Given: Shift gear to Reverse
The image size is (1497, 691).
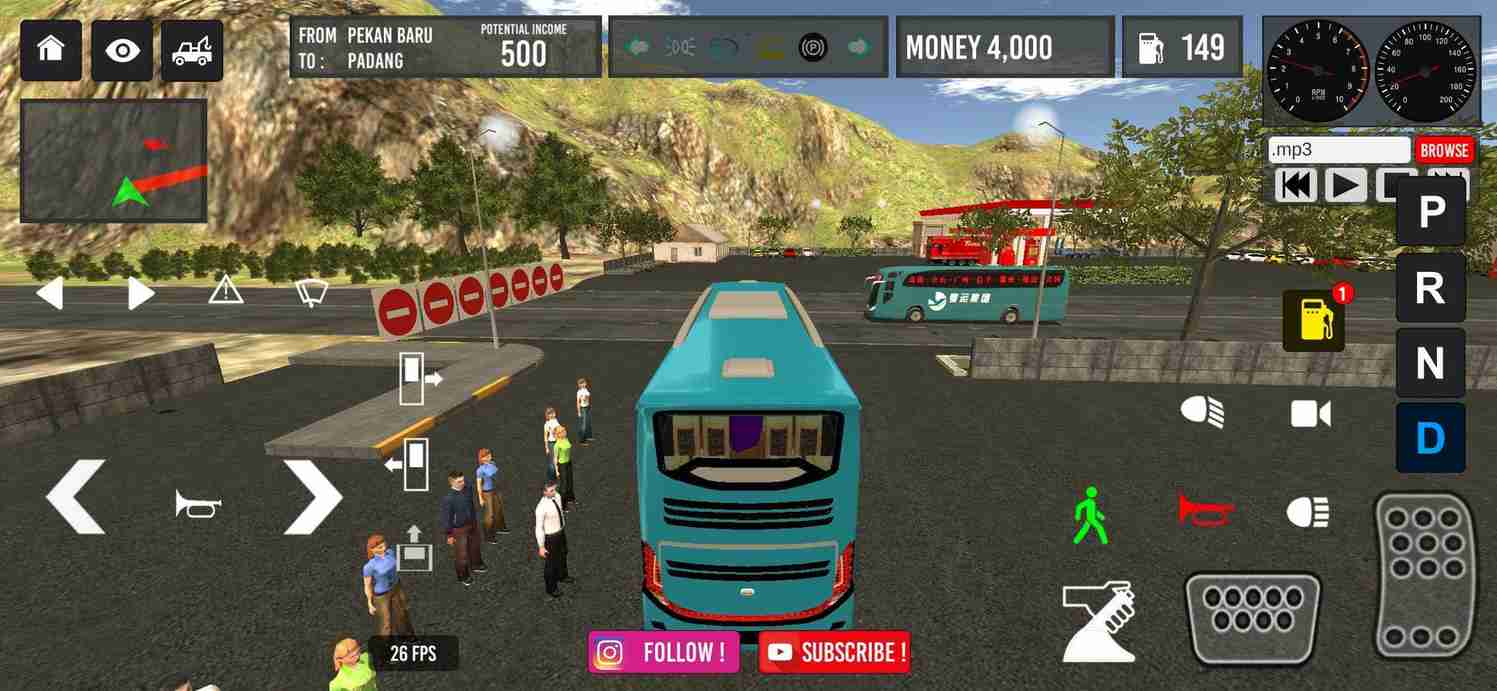Looking at the screenshot, I should [1430, 288].
